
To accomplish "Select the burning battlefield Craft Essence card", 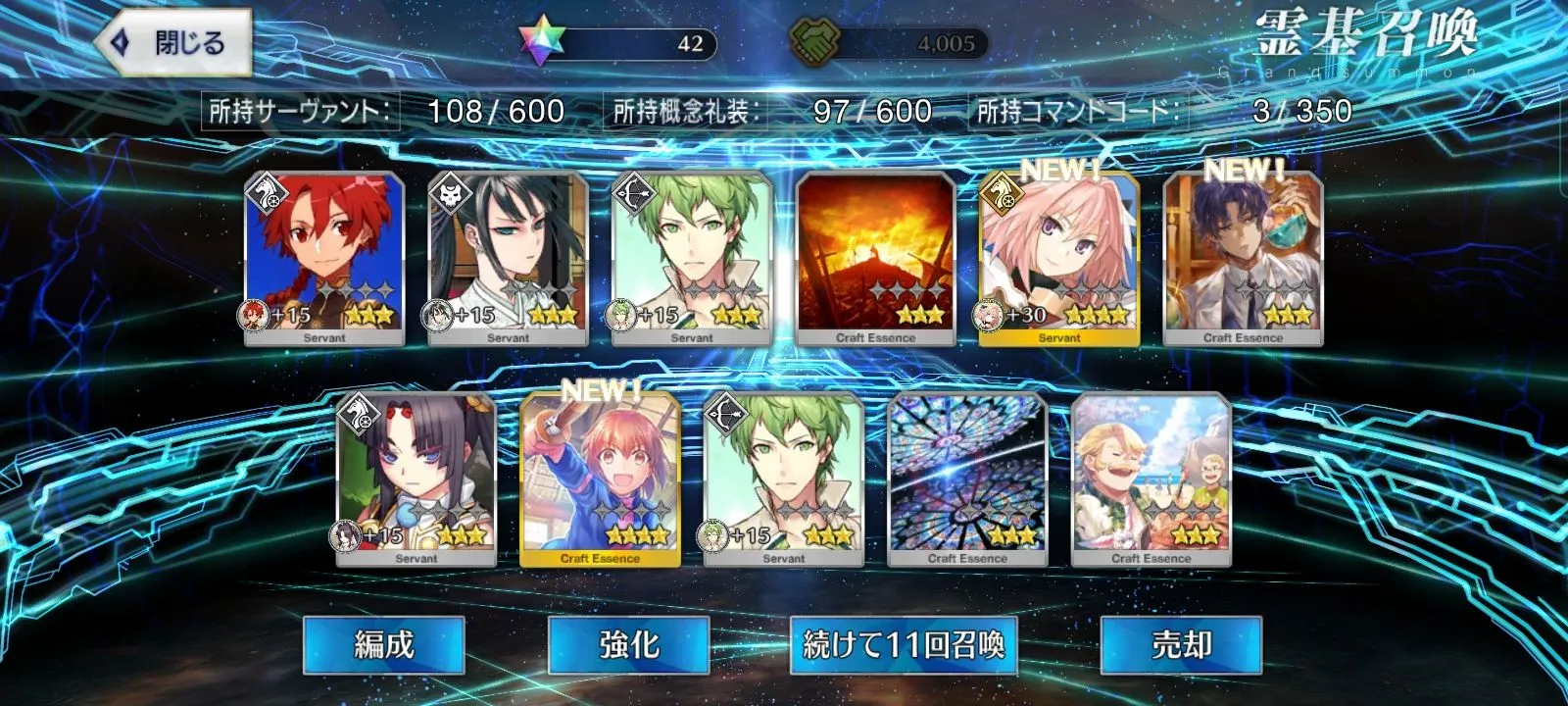I will (875, 258).
